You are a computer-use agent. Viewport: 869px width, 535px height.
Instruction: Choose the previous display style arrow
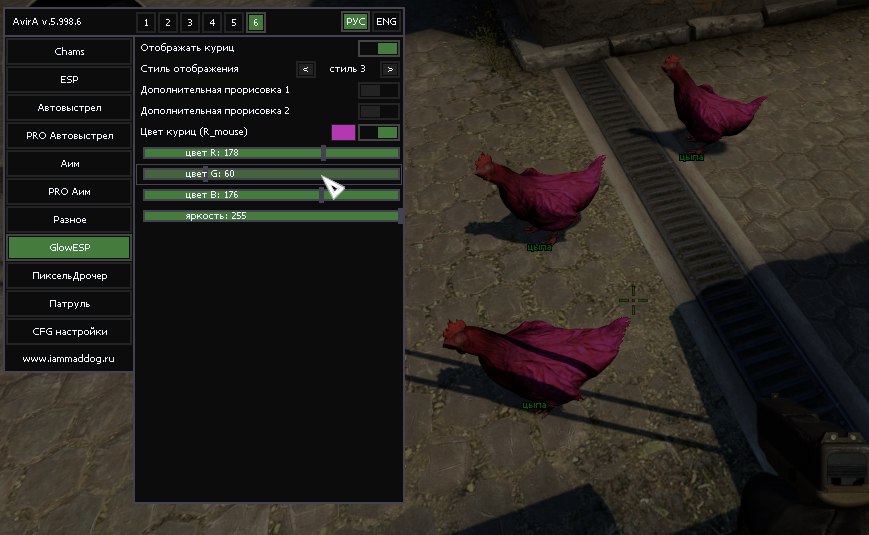[306, 69]
